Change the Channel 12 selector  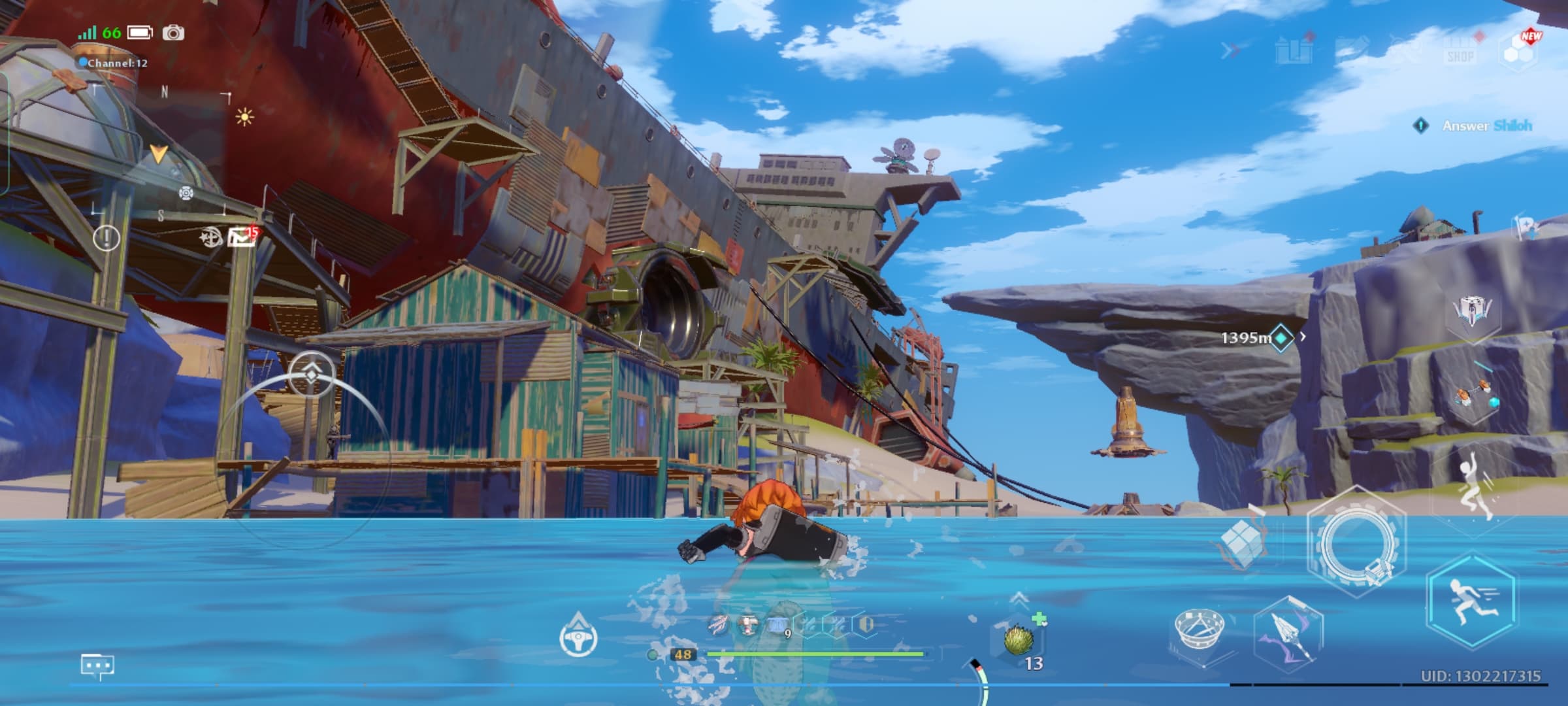coord(114,63)
